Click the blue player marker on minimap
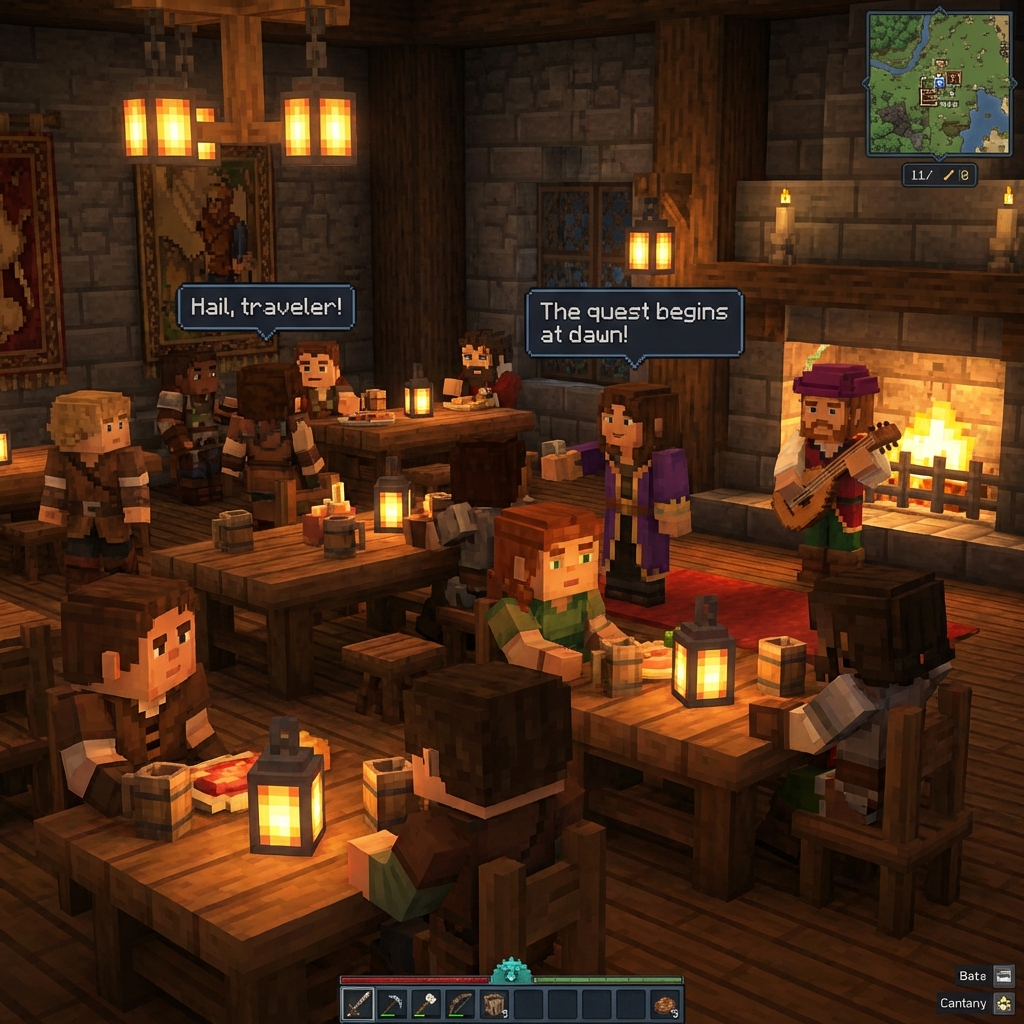This screenshot has height=1024, width=1024. [939, 82]
